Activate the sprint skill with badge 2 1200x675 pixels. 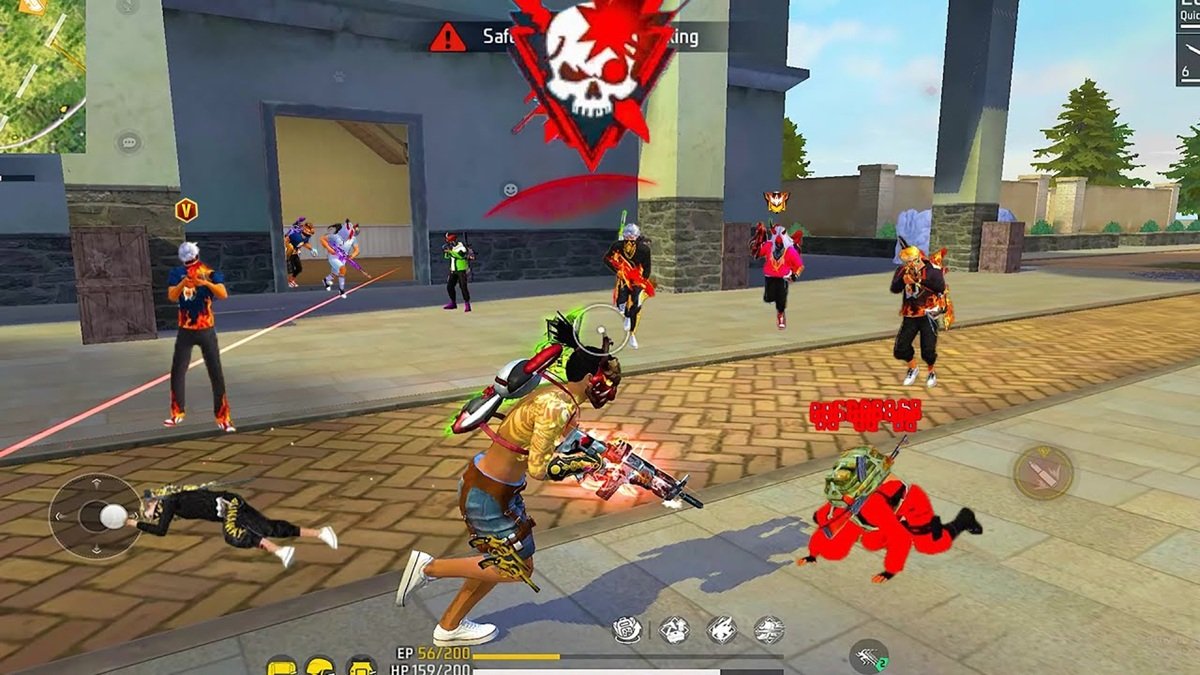pyautogui.click(x=868, y=657)
